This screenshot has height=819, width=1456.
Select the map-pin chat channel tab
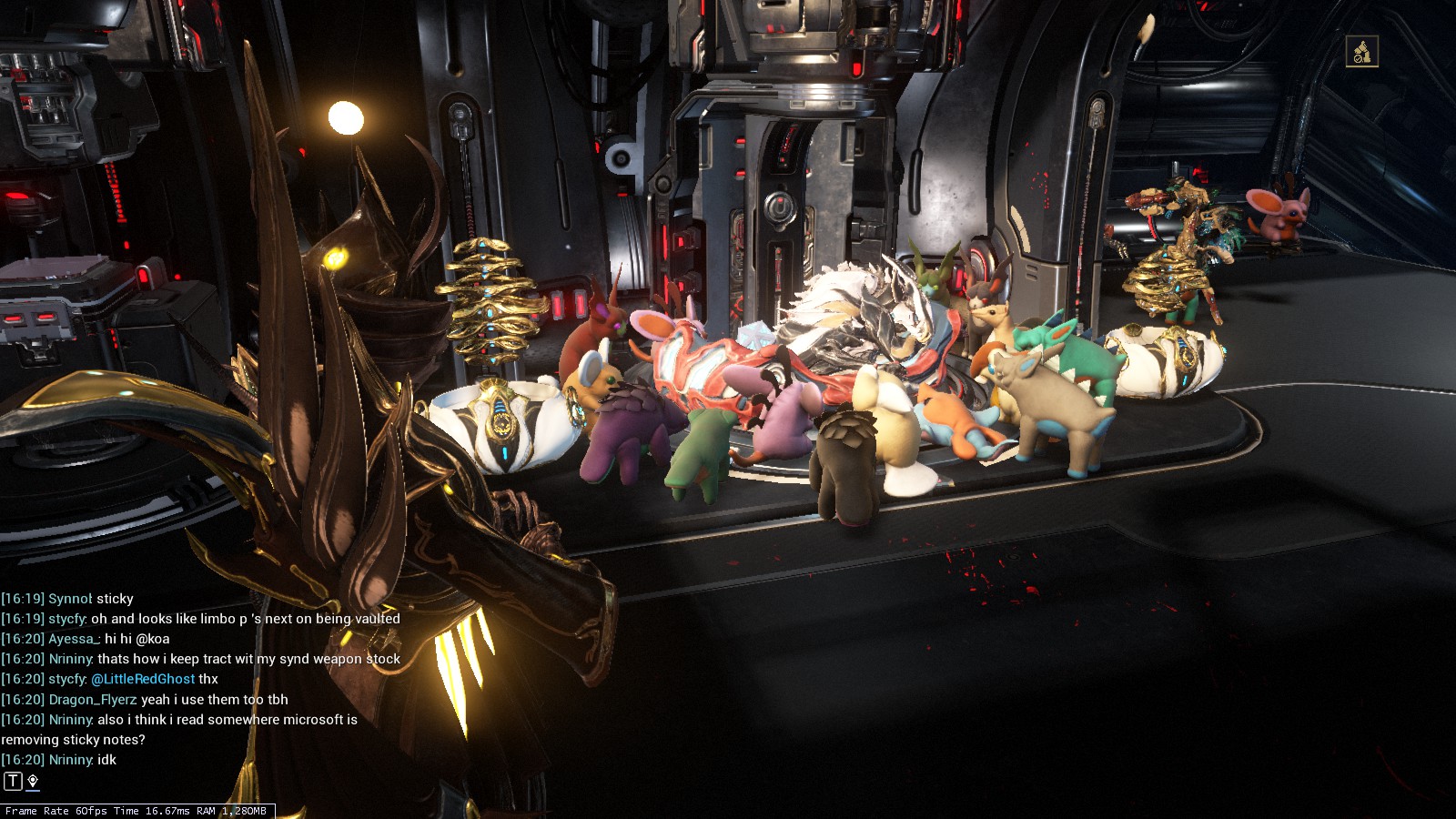pos(33,781)
